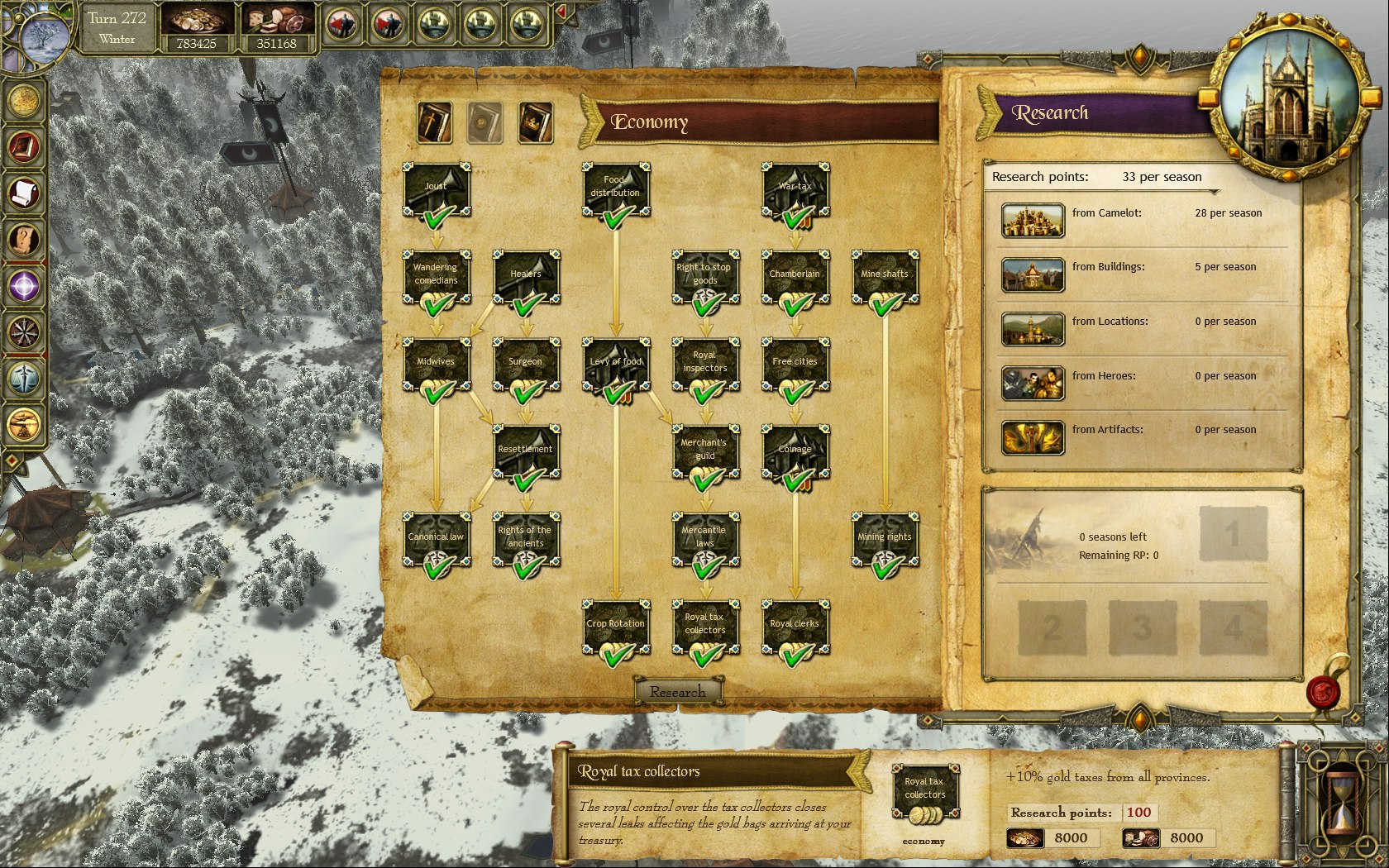Choose the Royal inspectors technology

tap(705, 365)
